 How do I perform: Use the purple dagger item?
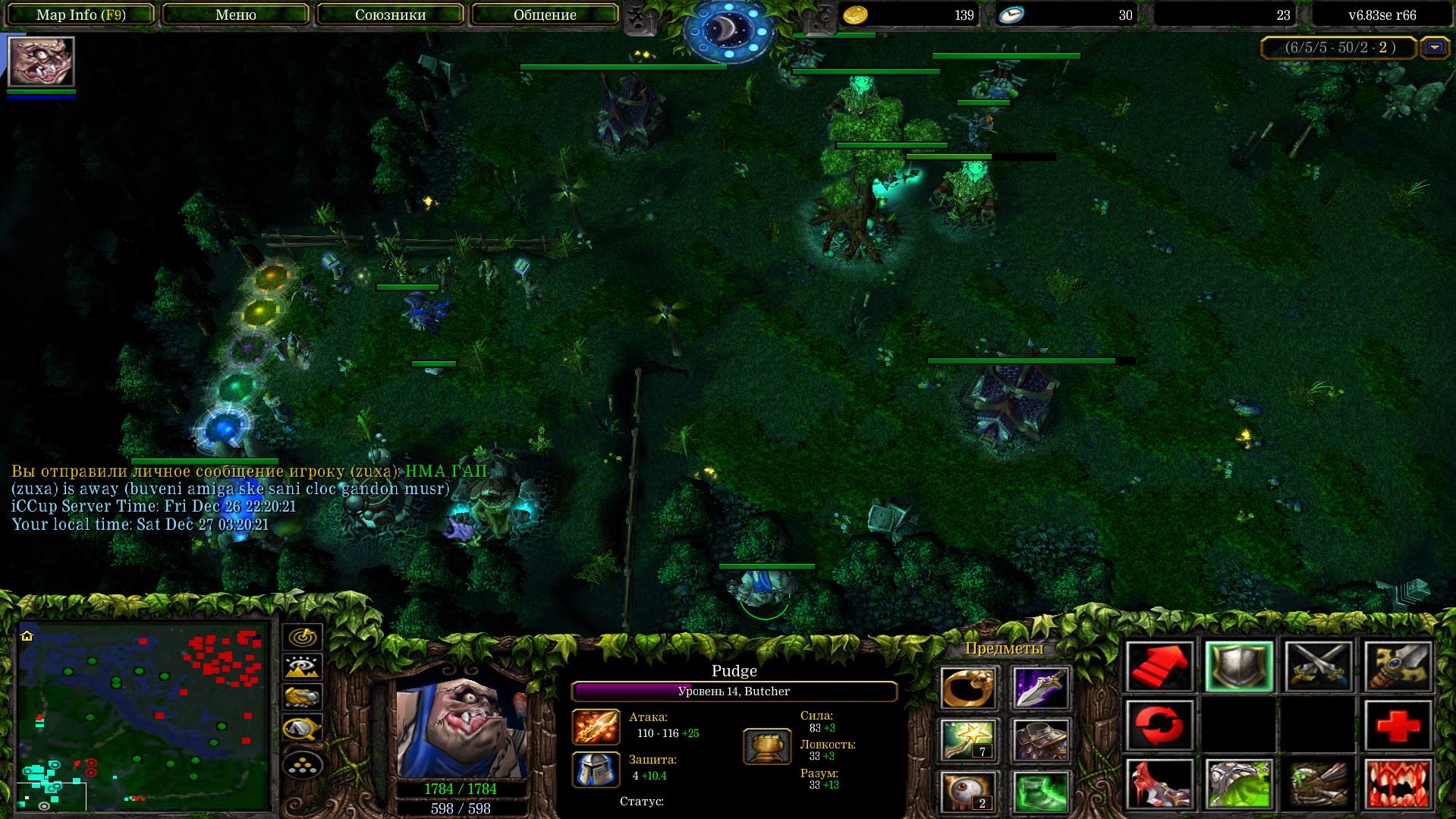pos(1039,688)
